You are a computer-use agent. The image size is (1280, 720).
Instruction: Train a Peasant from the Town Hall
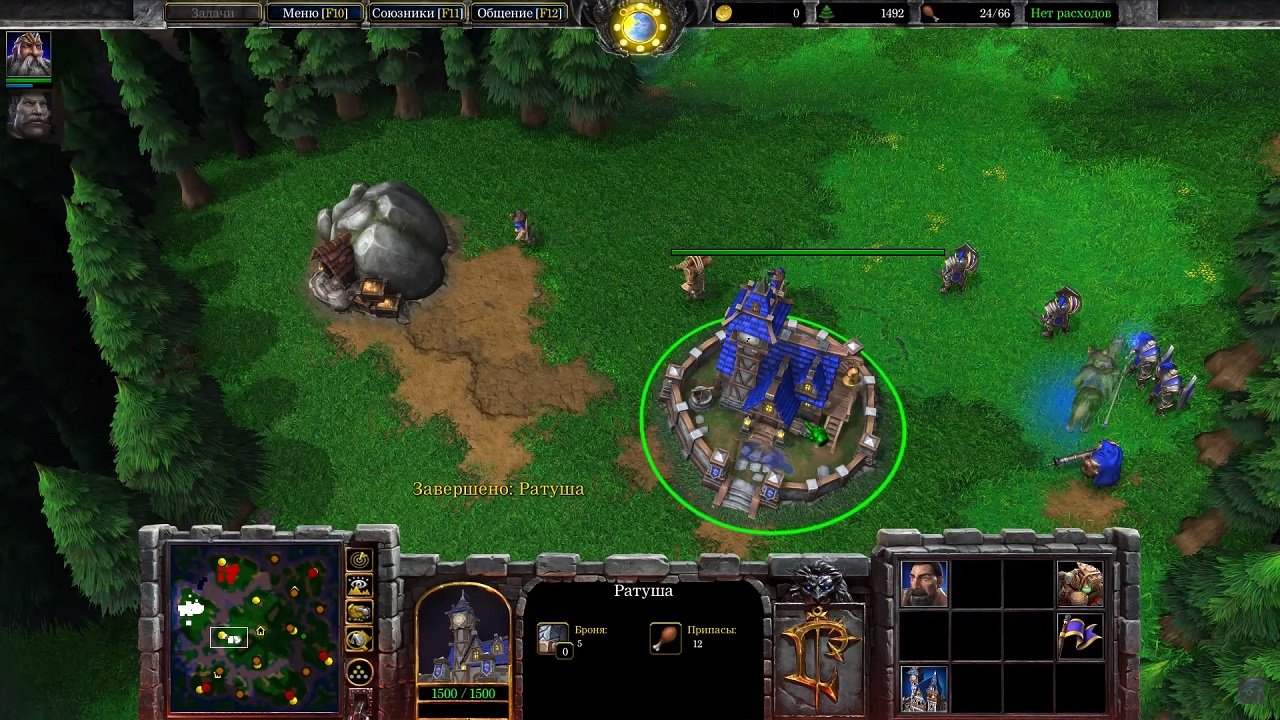coord(925,584)
